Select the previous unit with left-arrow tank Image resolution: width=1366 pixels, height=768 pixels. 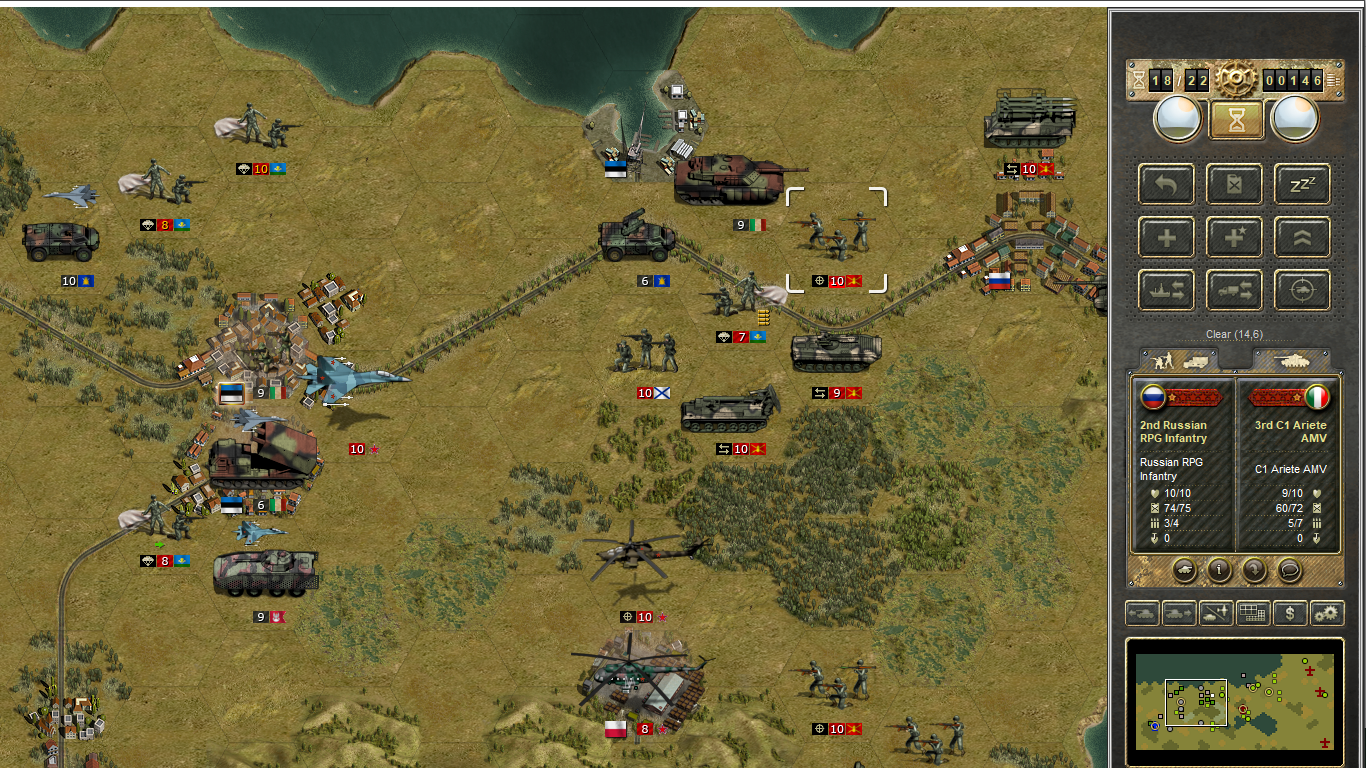click(x=1142, y=613)
